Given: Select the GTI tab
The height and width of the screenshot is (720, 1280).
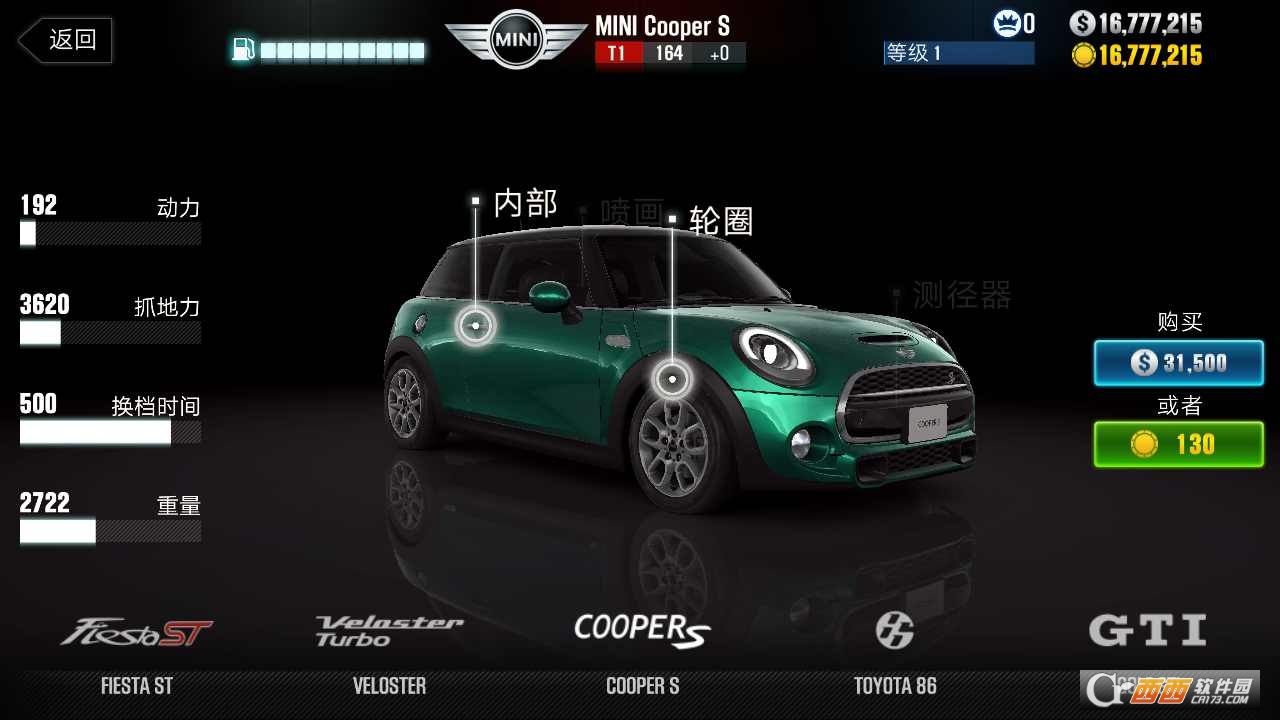Looking at the screenshot, I should (1146, 686).
